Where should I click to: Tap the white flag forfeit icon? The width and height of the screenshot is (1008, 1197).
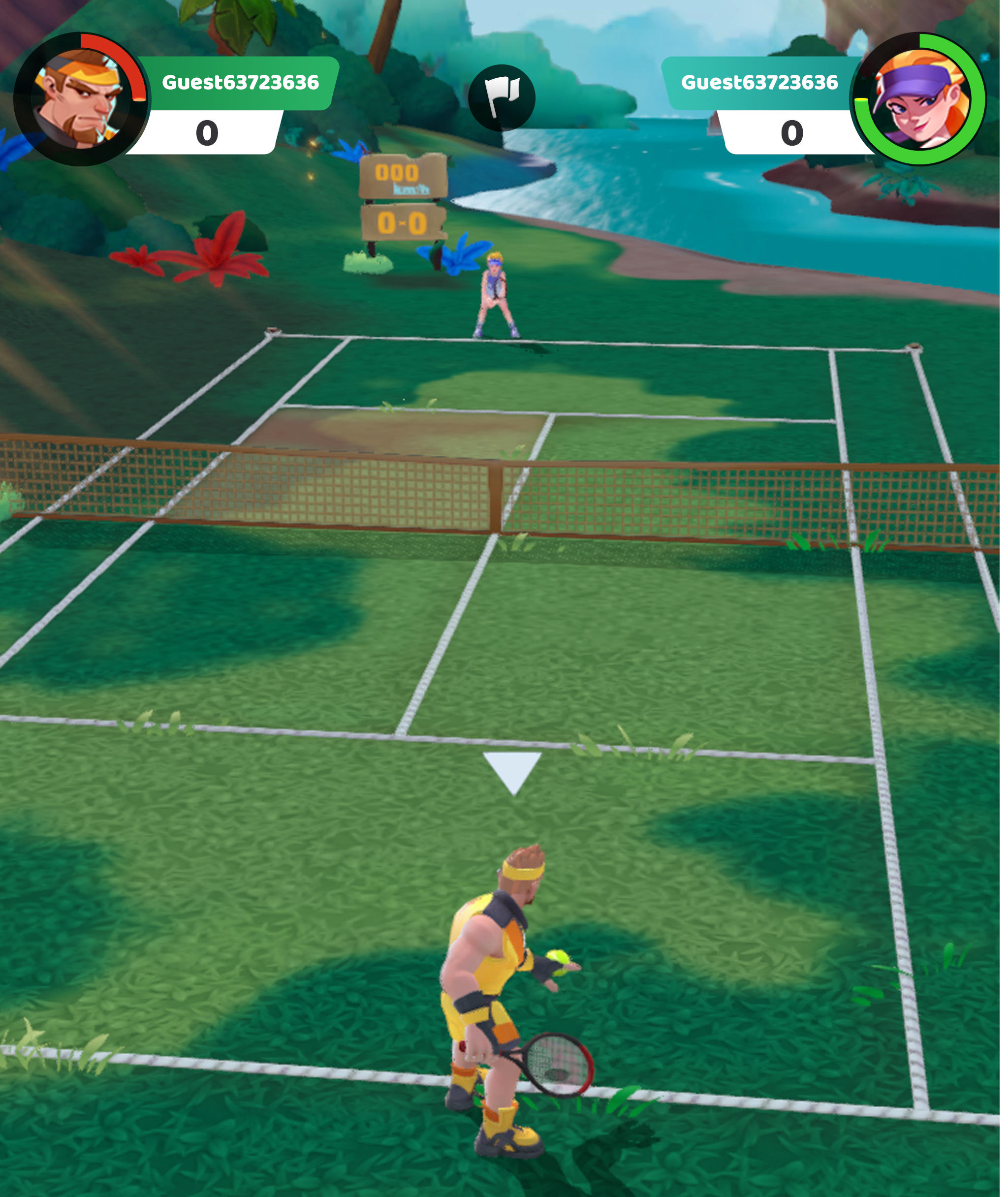point(503,96)
